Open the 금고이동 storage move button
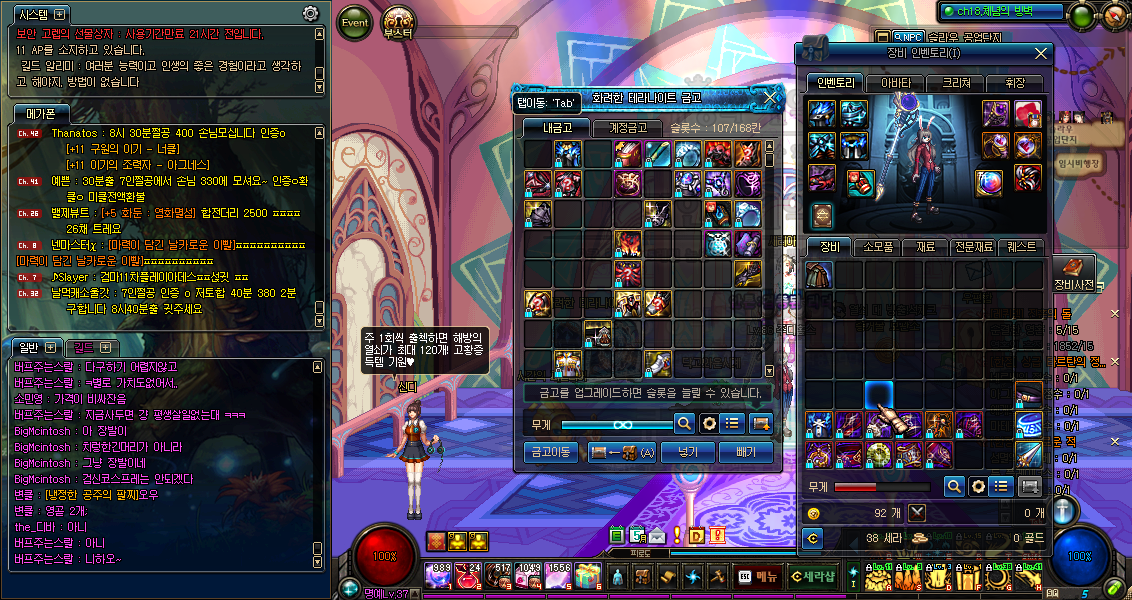The image size is (1132, 600). tap(551, 453)
